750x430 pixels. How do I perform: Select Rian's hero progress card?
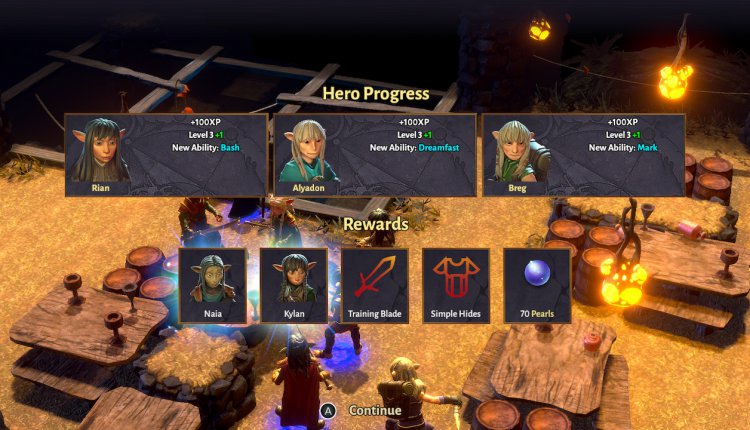tap(166, 155)
